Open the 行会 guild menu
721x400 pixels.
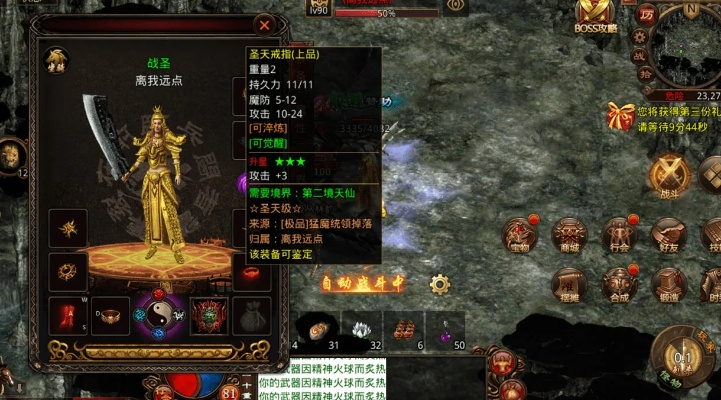click(618, 236)
